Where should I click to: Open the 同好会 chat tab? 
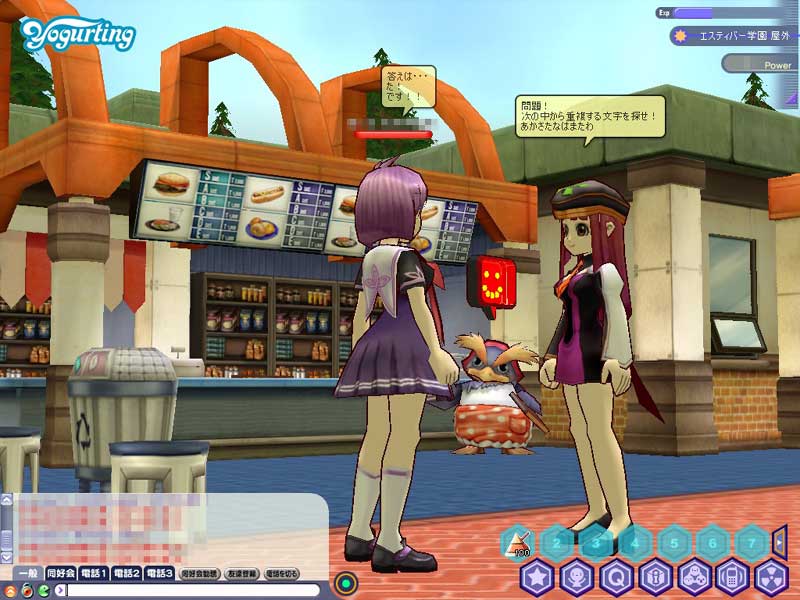(x=61, y=573)
